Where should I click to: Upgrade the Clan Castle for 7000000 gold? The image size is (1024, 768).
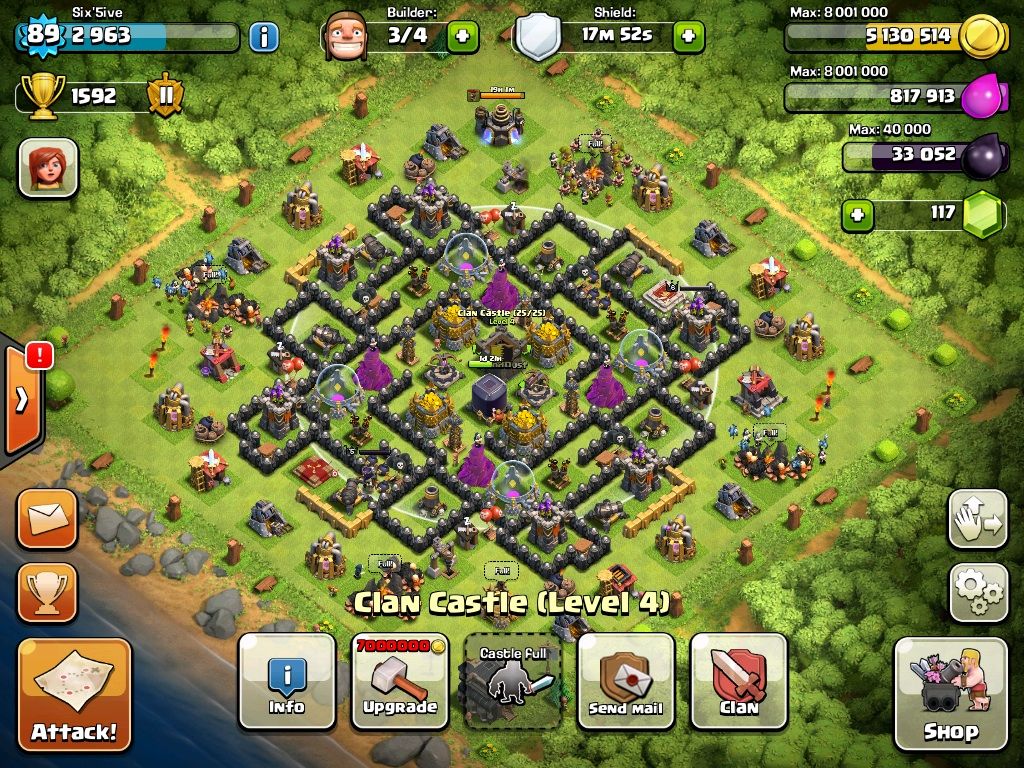point(400,680)
